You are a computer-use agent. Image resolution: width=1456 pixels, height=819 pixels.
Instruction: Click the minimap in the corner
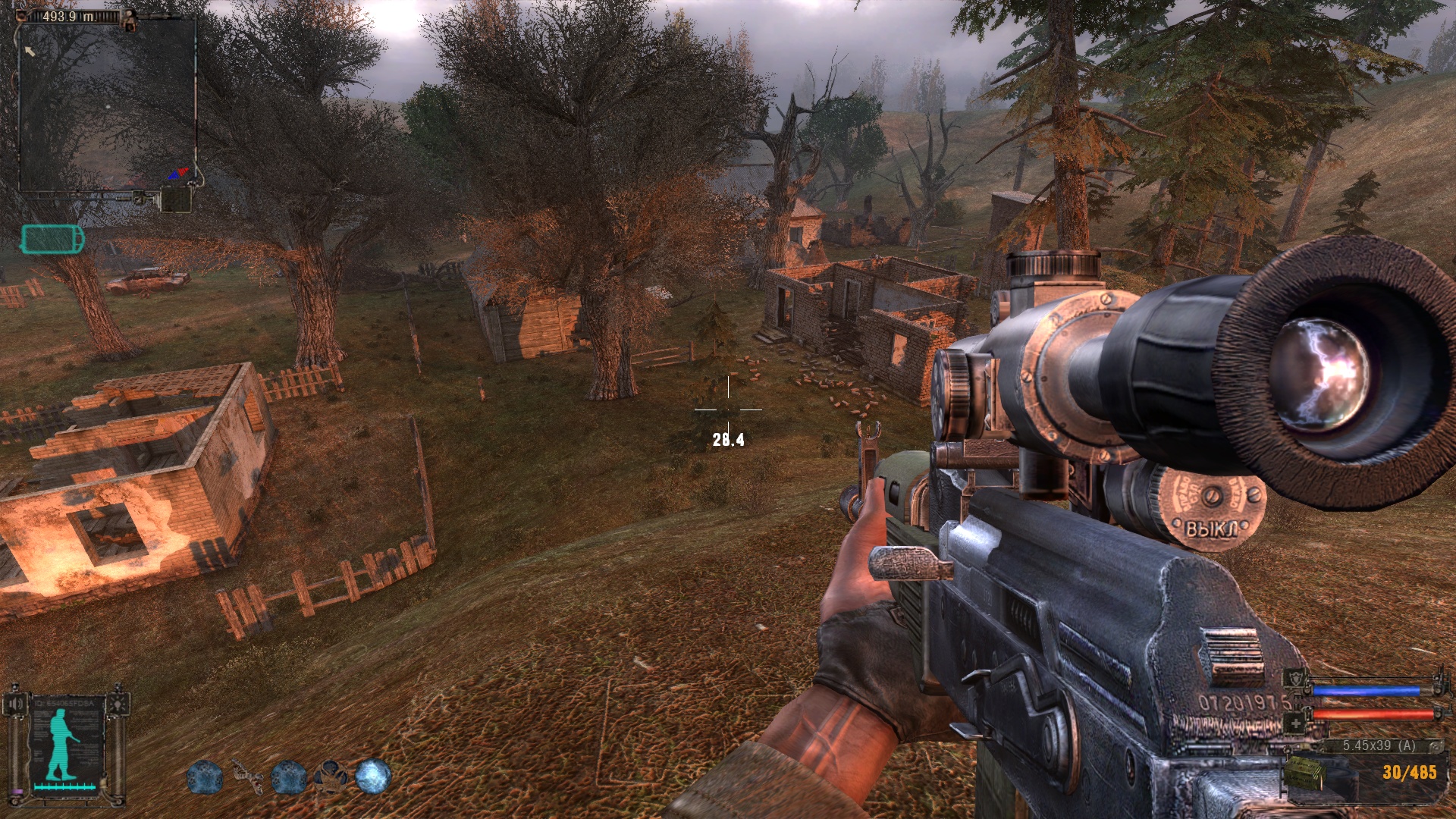point(107,104)
